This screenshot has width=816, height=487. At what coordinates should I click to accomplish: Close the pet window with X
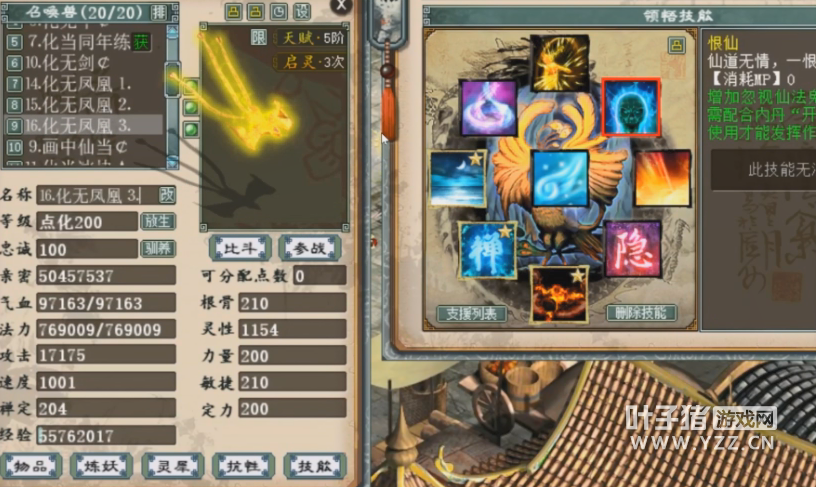[x=343, y=5]
